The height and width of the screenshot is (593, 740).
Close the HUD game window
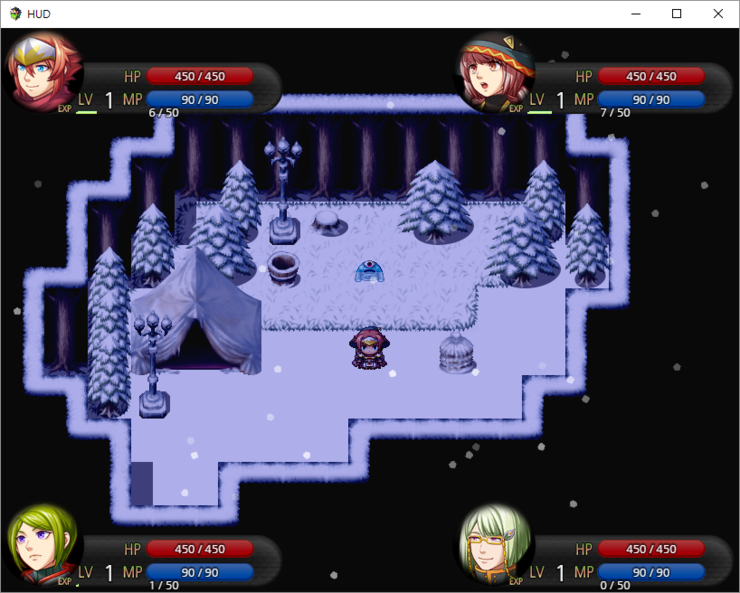[x=718, y=14]
